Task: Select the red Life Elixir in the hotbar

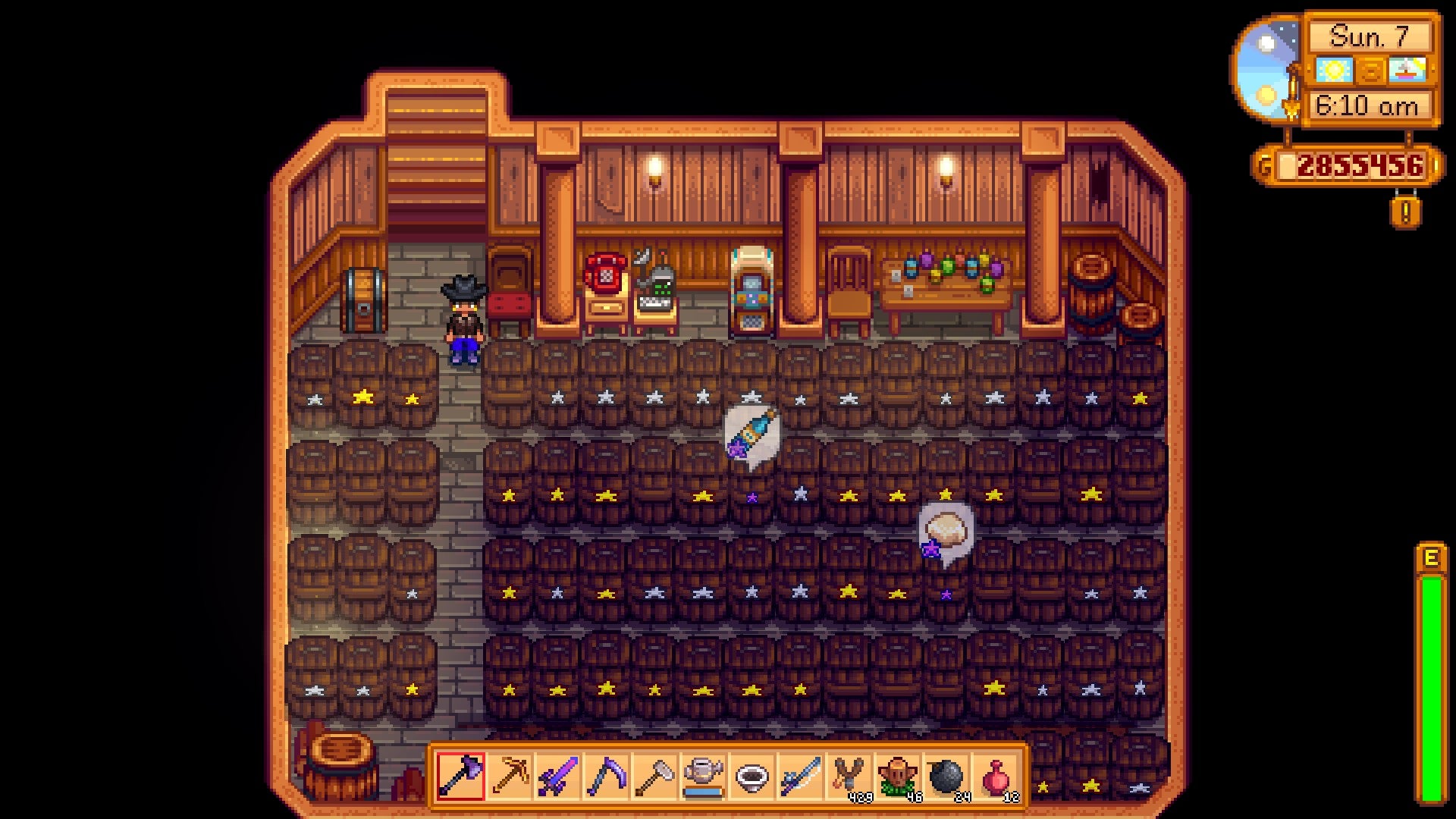Action: click(997, 773)
